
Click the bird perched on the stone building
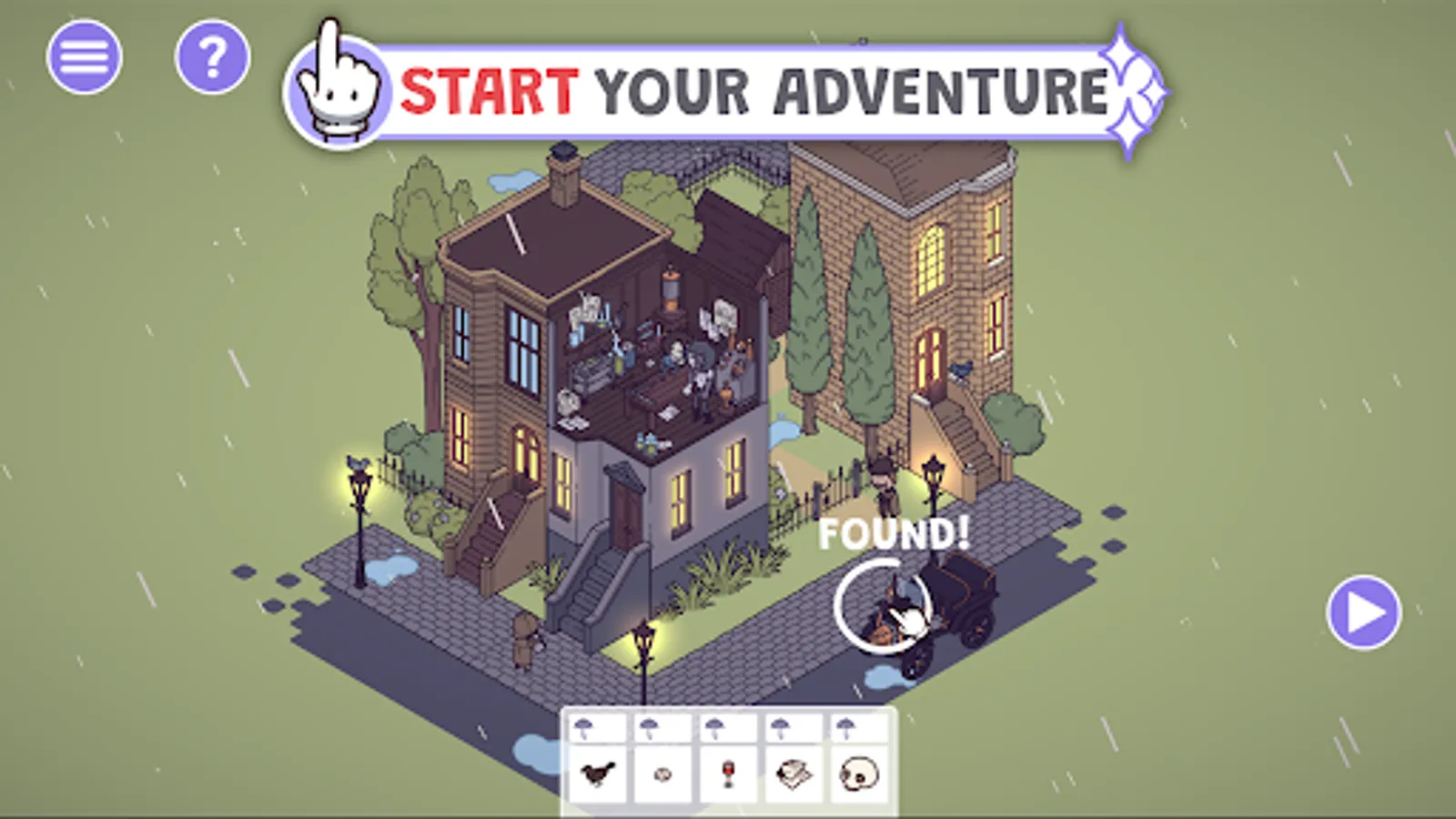point(961,369)
